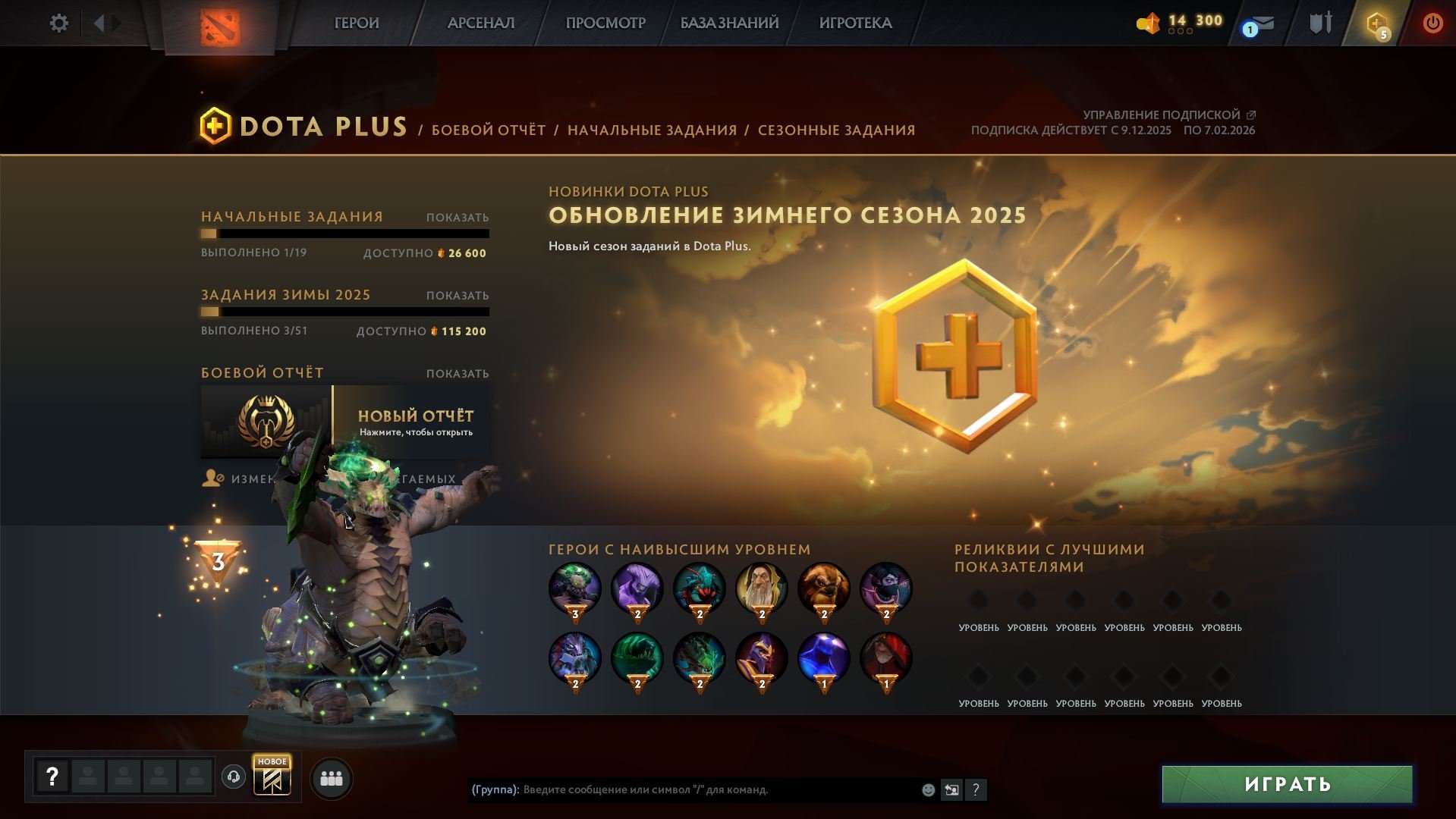Click the group chat input field
Image resolution: width=1456 pixels, height=819 pixels.
[x=683, y=789]
